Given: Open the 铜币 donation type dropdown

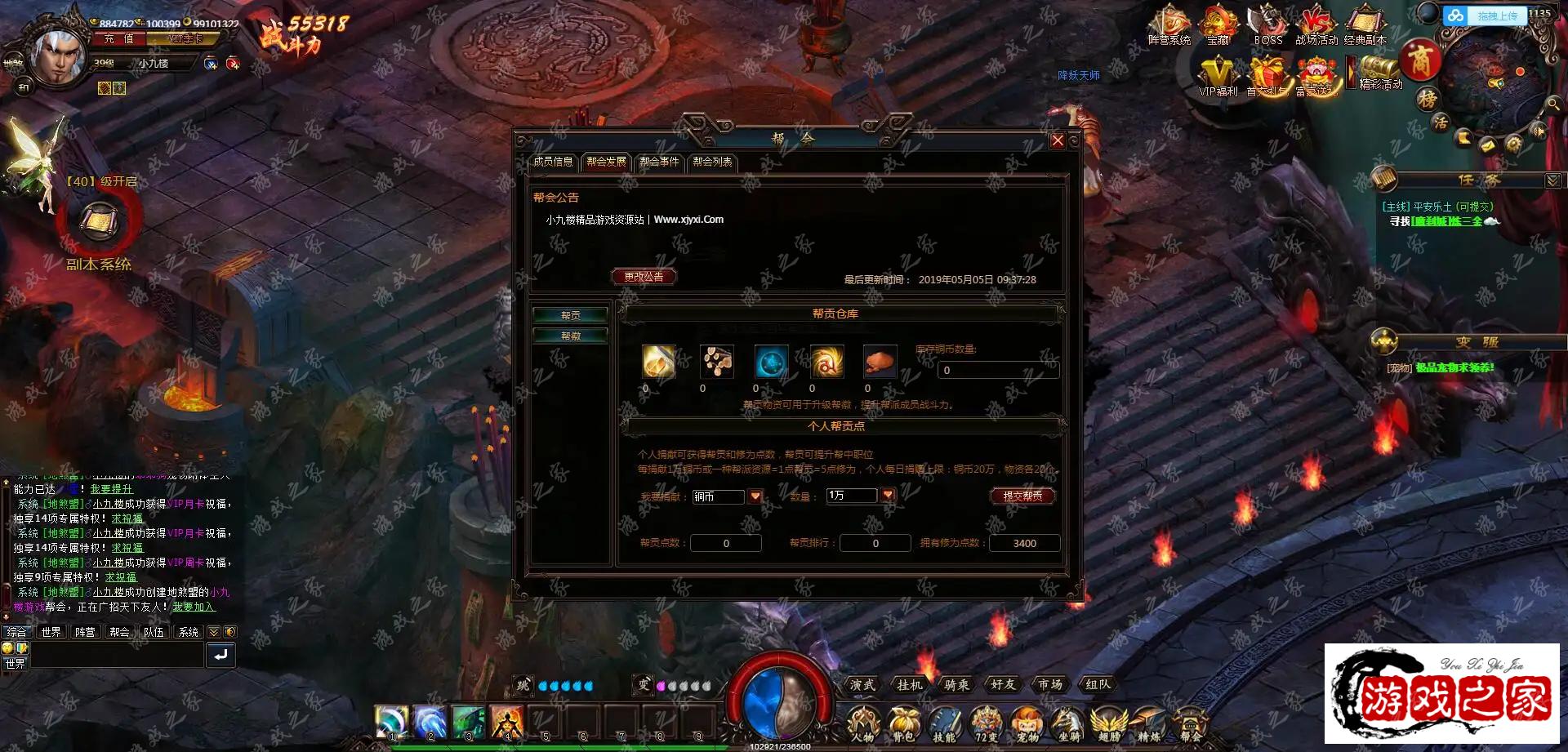Looking at the screenshot, I should pyautogui.click(x=755, y=496).
